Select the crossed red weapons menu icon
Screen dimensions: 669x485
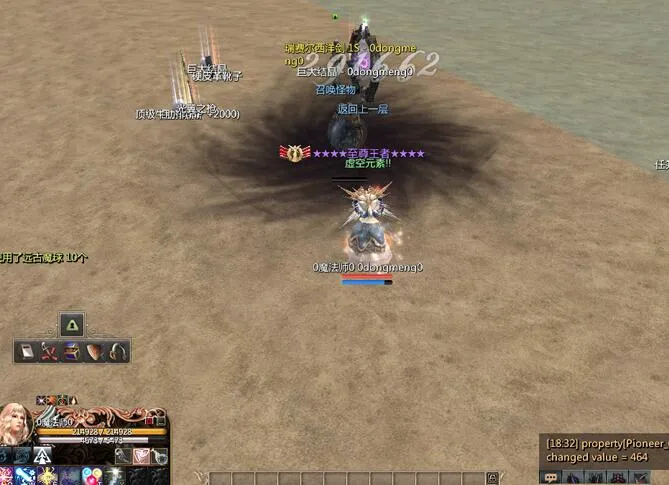[x=49, y=351]
